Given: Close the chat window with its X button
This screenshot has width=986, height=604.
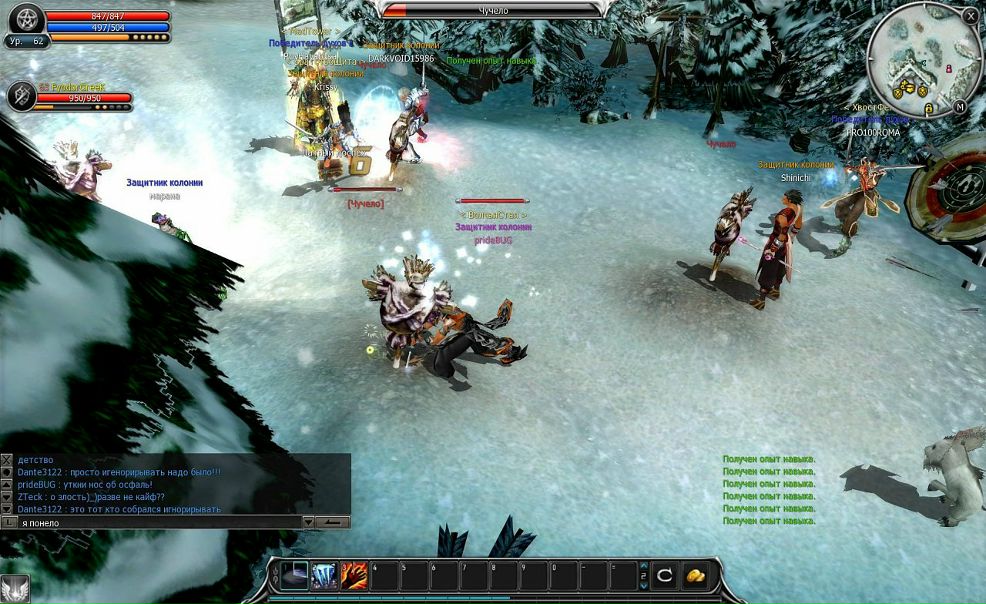Looking at the screenshot, I should click(x=7, y=459).
